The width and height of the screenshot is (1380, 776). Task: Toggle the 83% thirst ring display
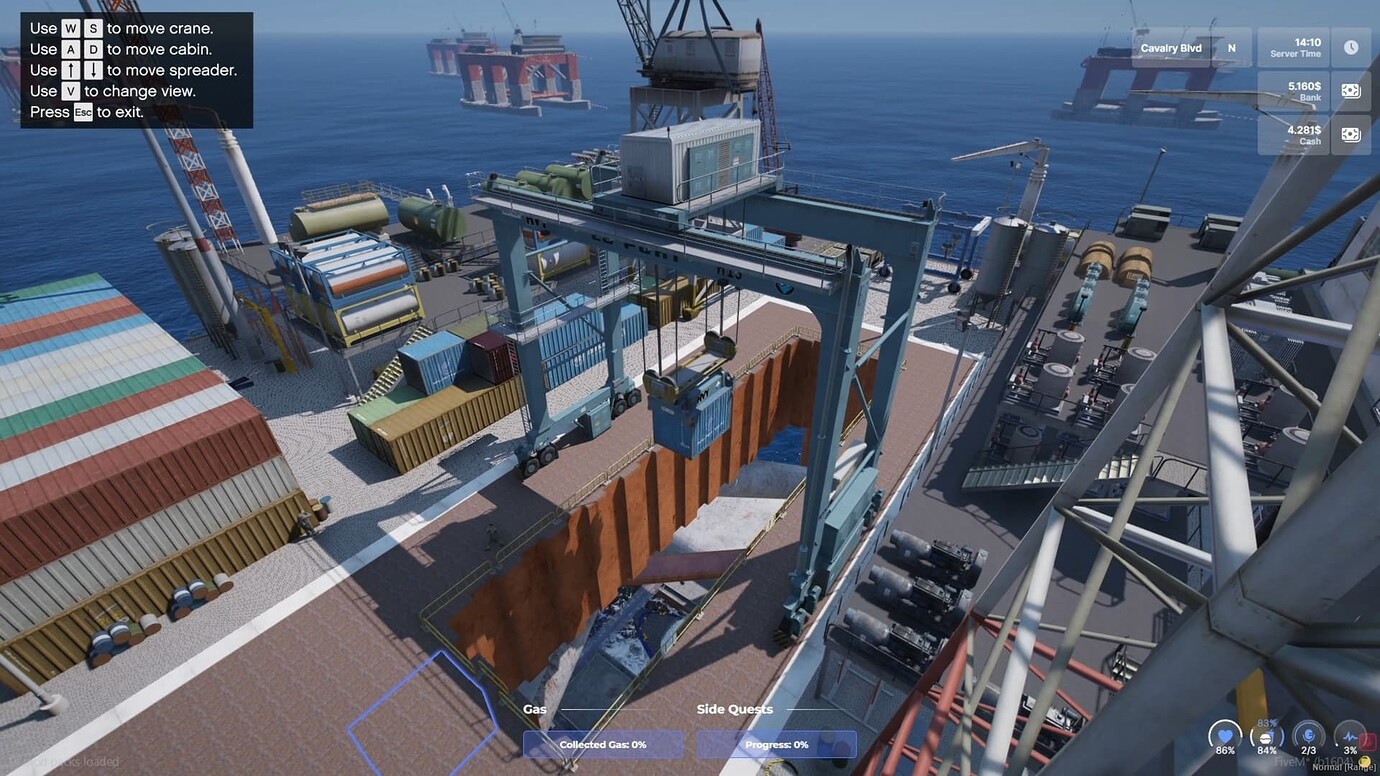point(1266,722)
